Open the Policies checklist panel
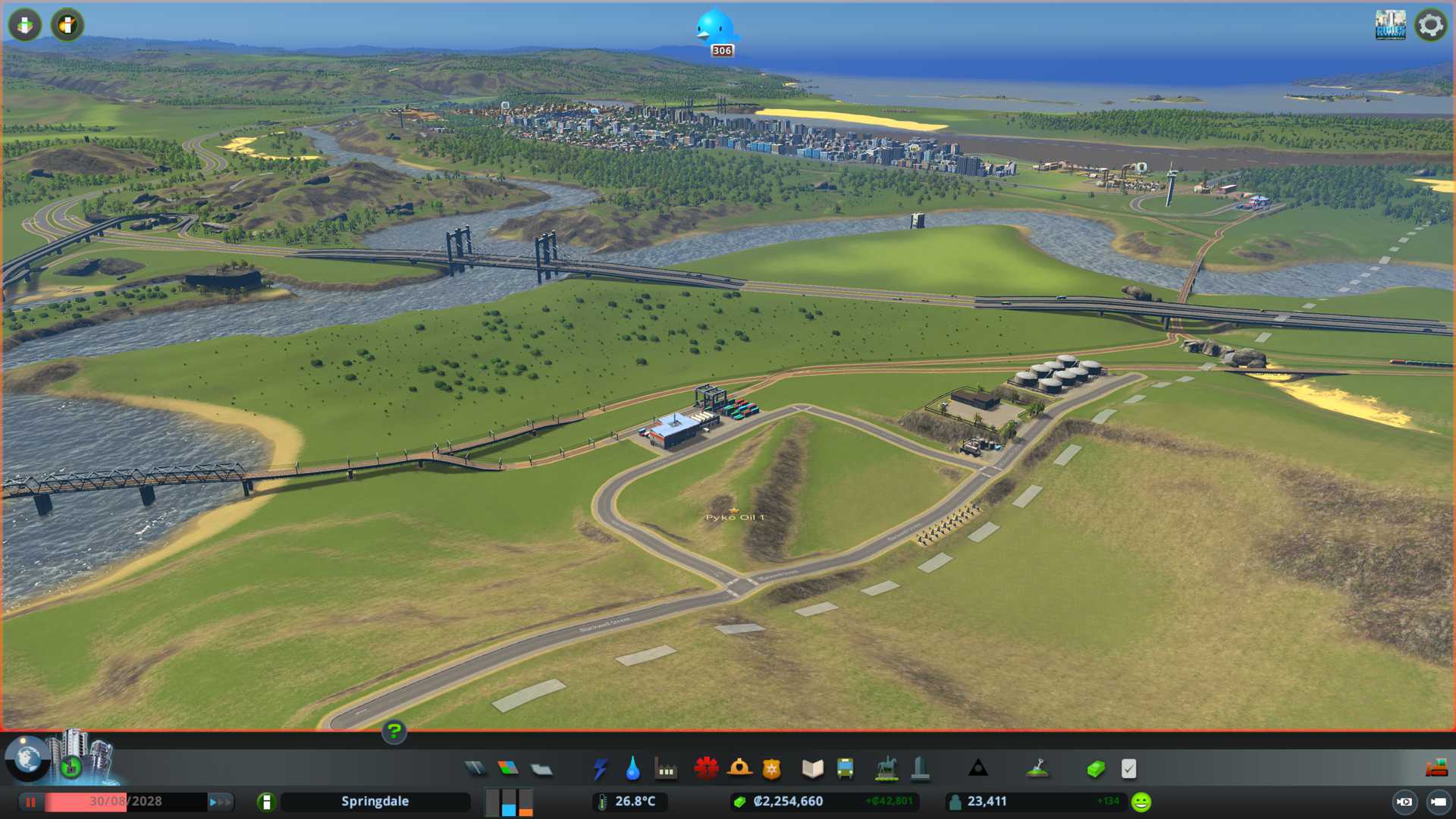This screenshot has height=819, width=1456. pos(1129,769)
